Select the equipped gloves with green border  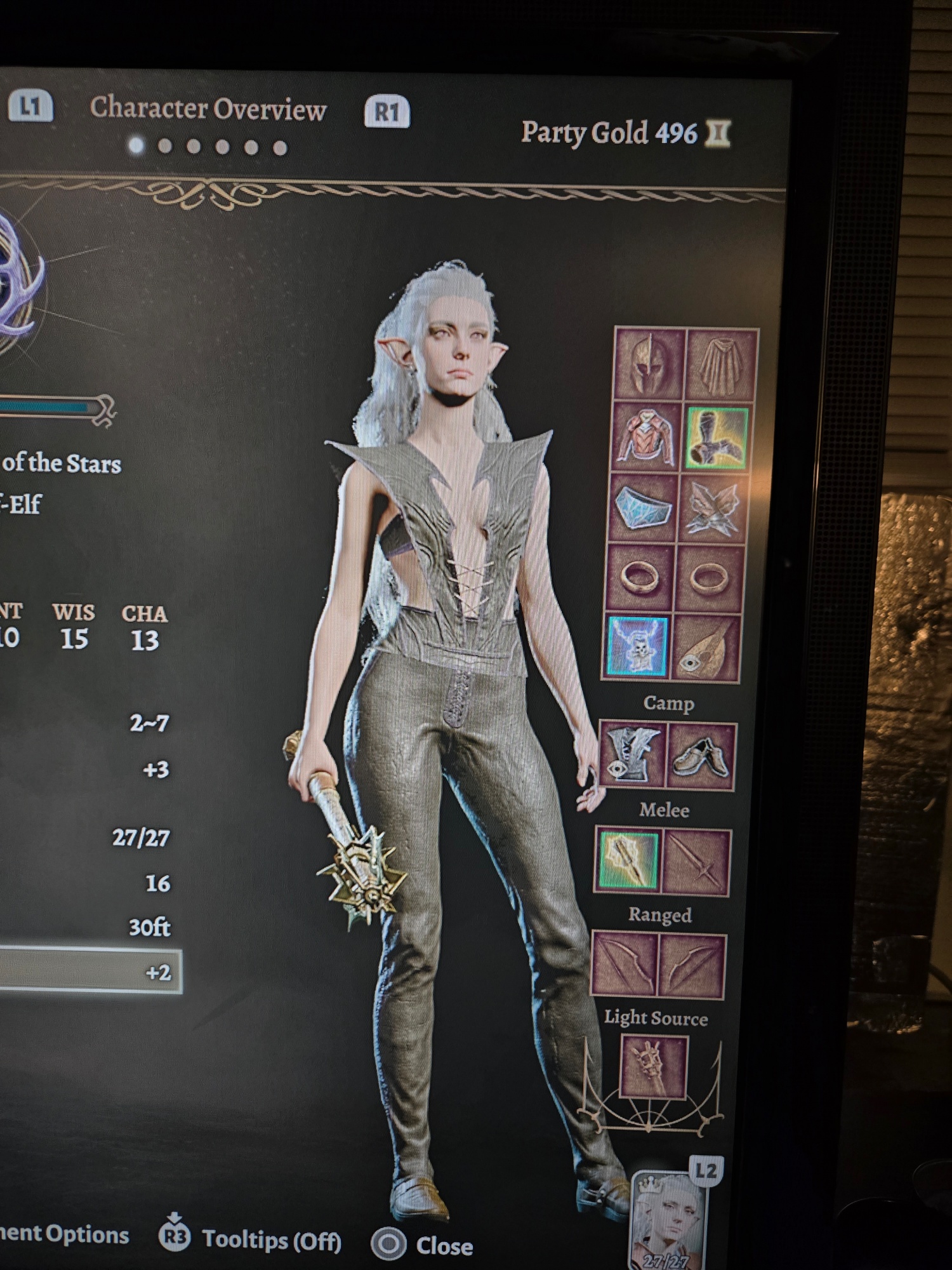pos(717,439)
